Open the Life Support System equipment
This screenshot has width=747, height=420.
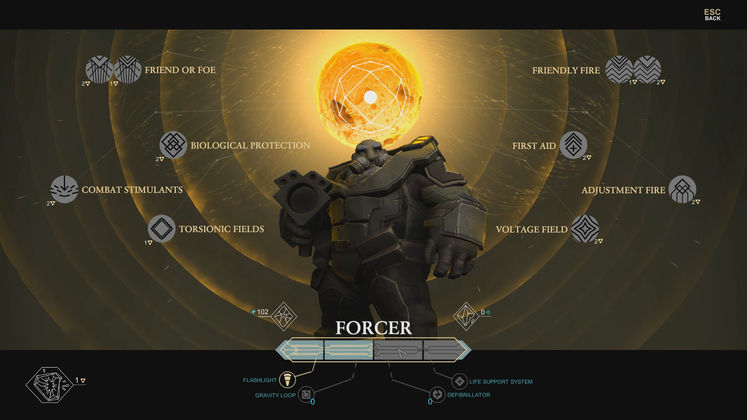(x=459, y=381)
